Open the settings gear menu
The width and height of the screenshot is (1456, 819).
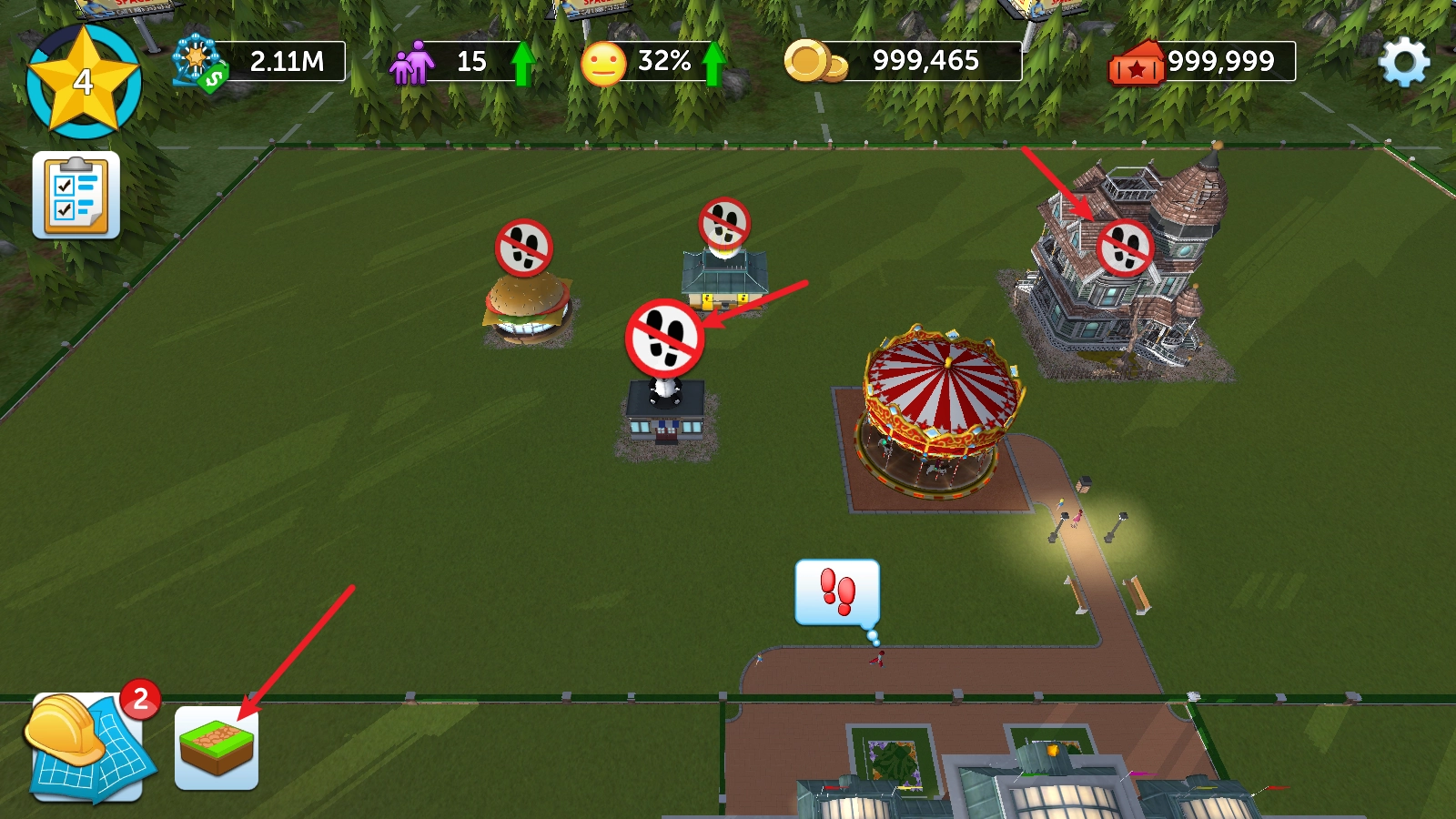tap(1403, 62)
